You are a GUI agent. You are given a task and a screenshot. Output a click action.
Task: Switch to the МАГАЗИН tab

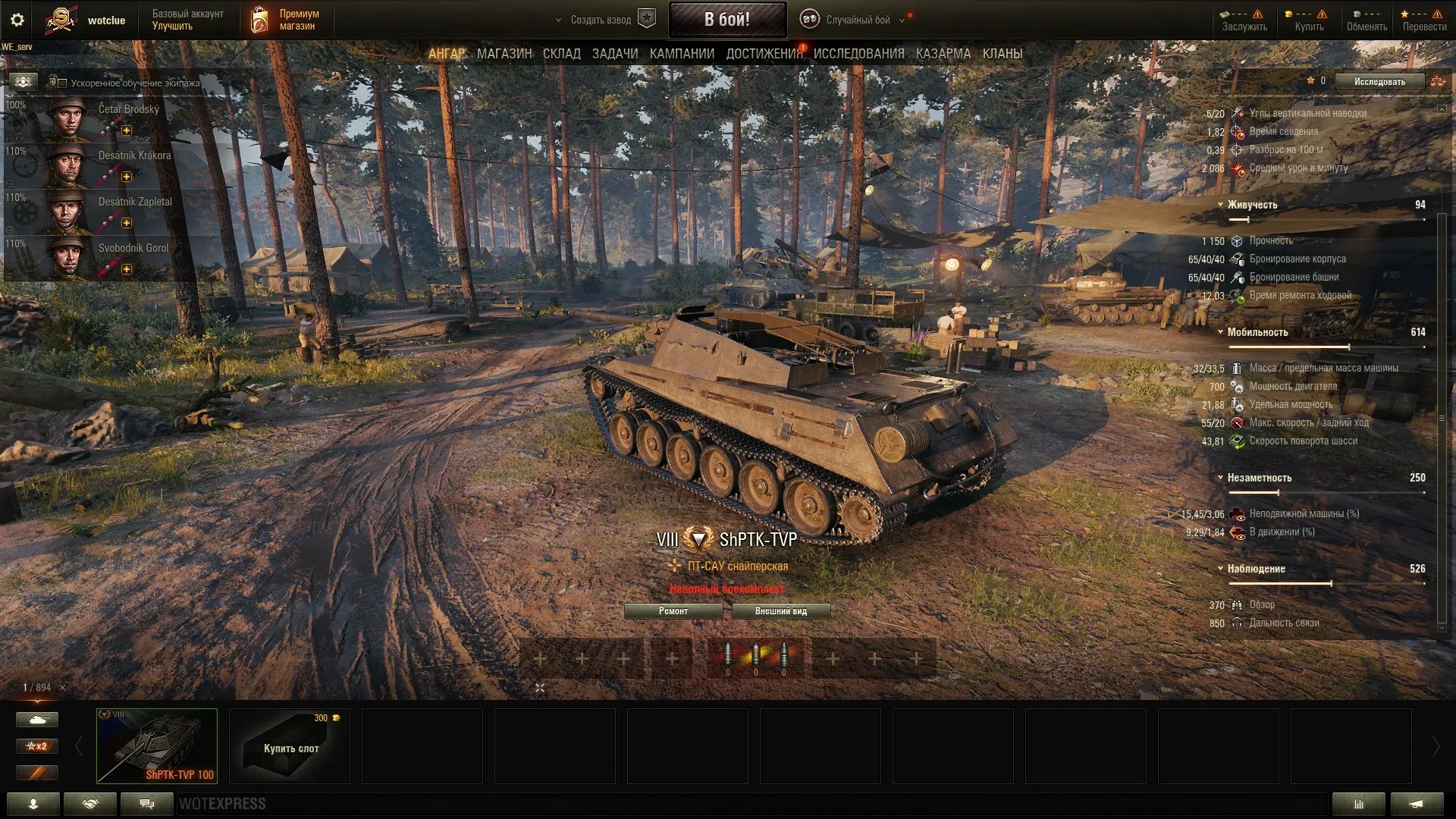pos(504,54)
